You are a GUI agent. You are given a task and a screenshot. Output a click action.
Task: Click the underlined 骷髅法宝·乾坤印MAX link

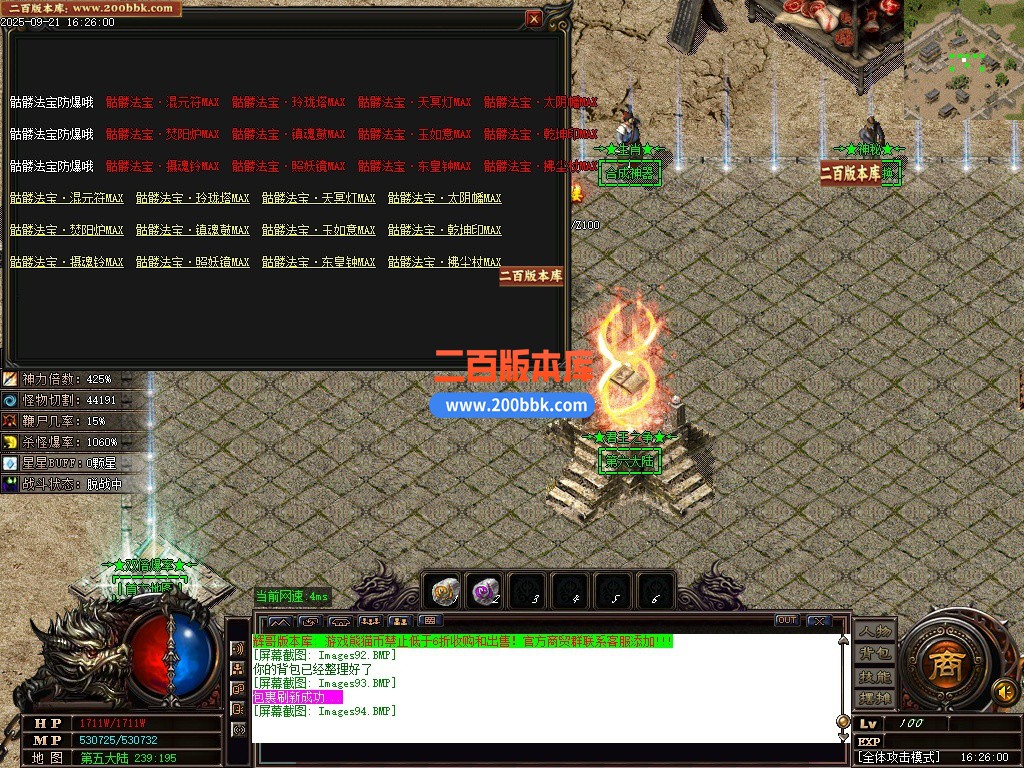445,230
